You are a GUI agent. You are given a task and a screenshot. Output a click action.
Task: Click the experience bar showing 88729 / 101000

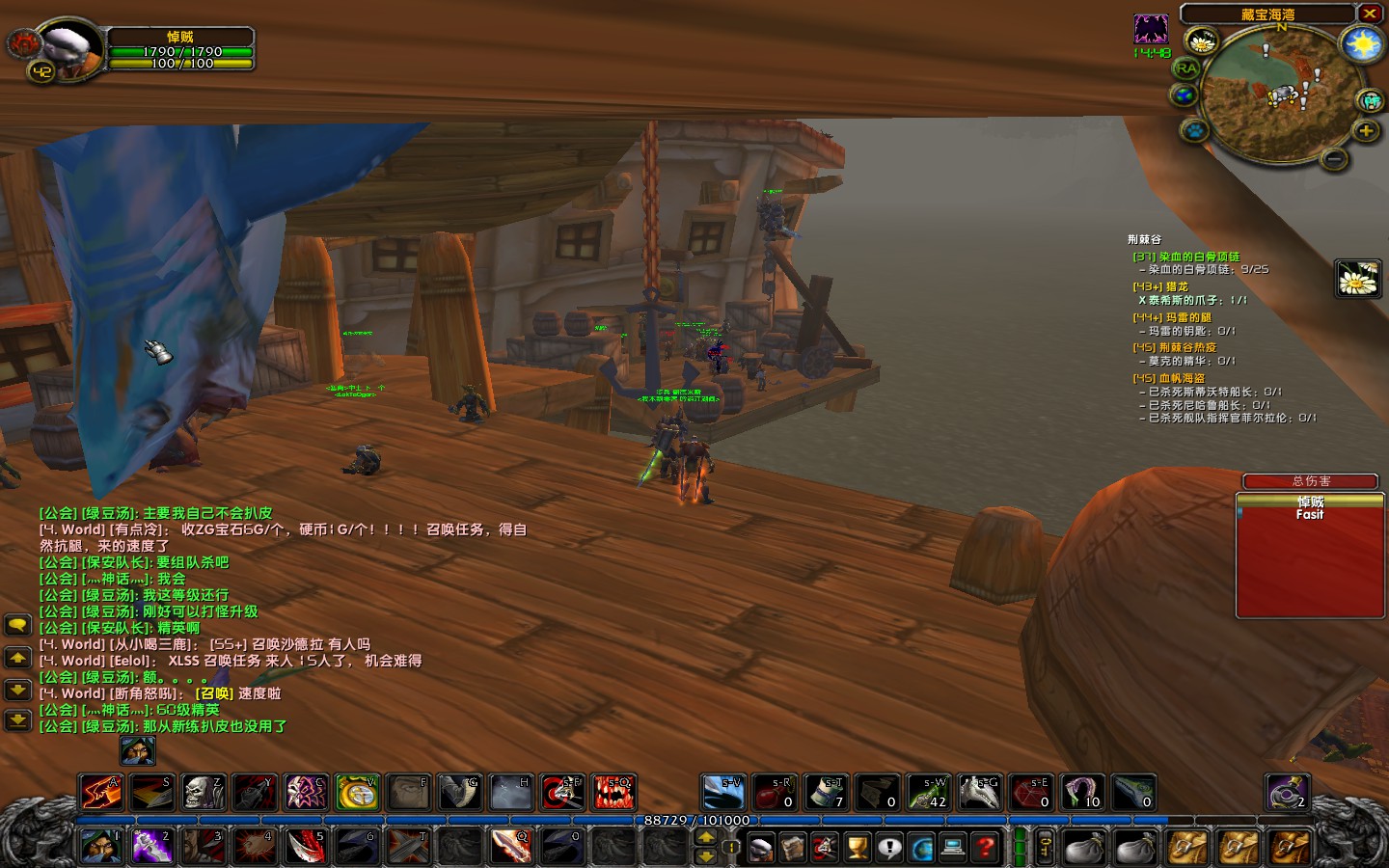[x=694, y=818]
